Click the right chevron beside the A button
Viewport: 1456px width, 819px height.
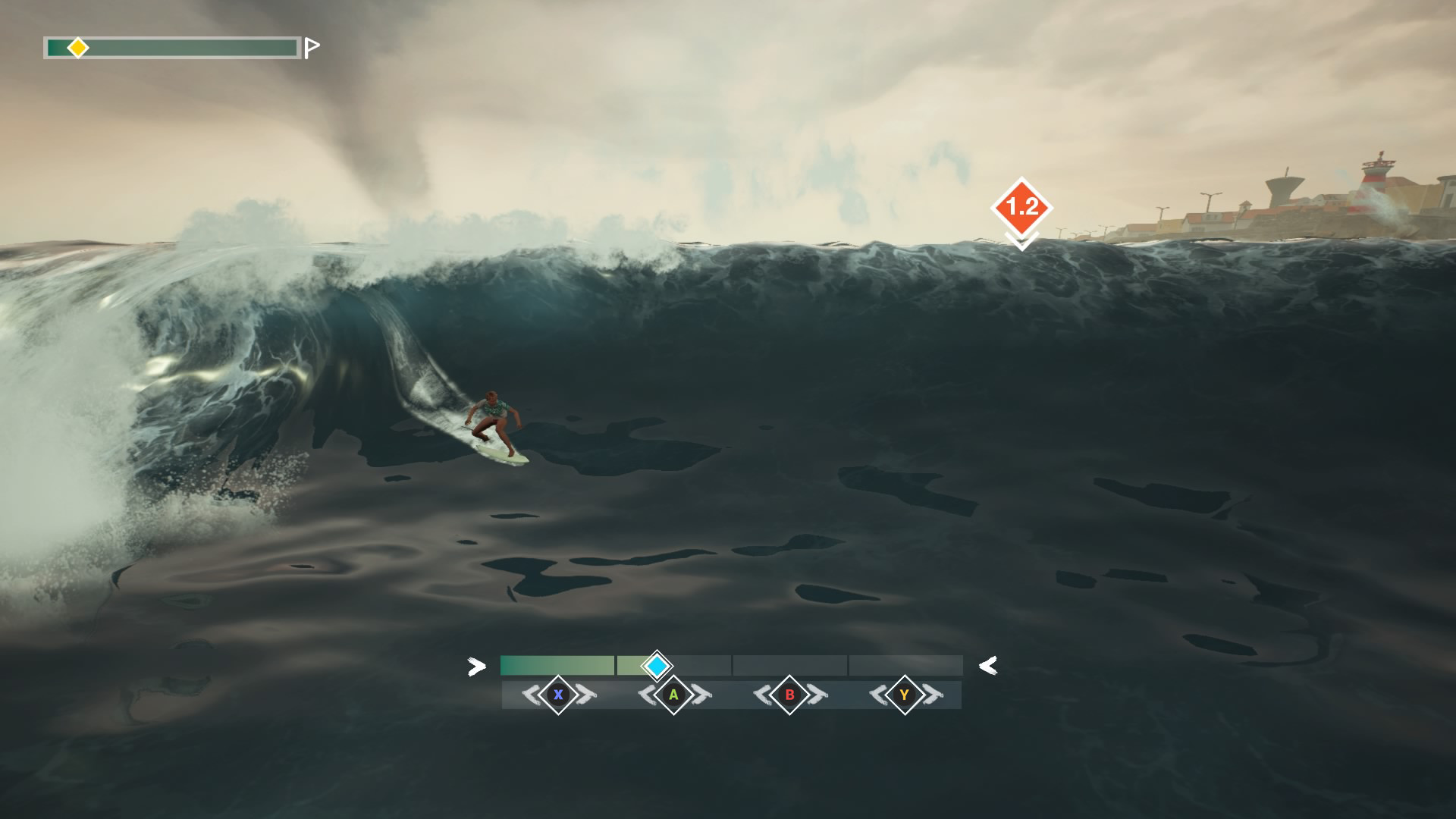pos(699,694)
